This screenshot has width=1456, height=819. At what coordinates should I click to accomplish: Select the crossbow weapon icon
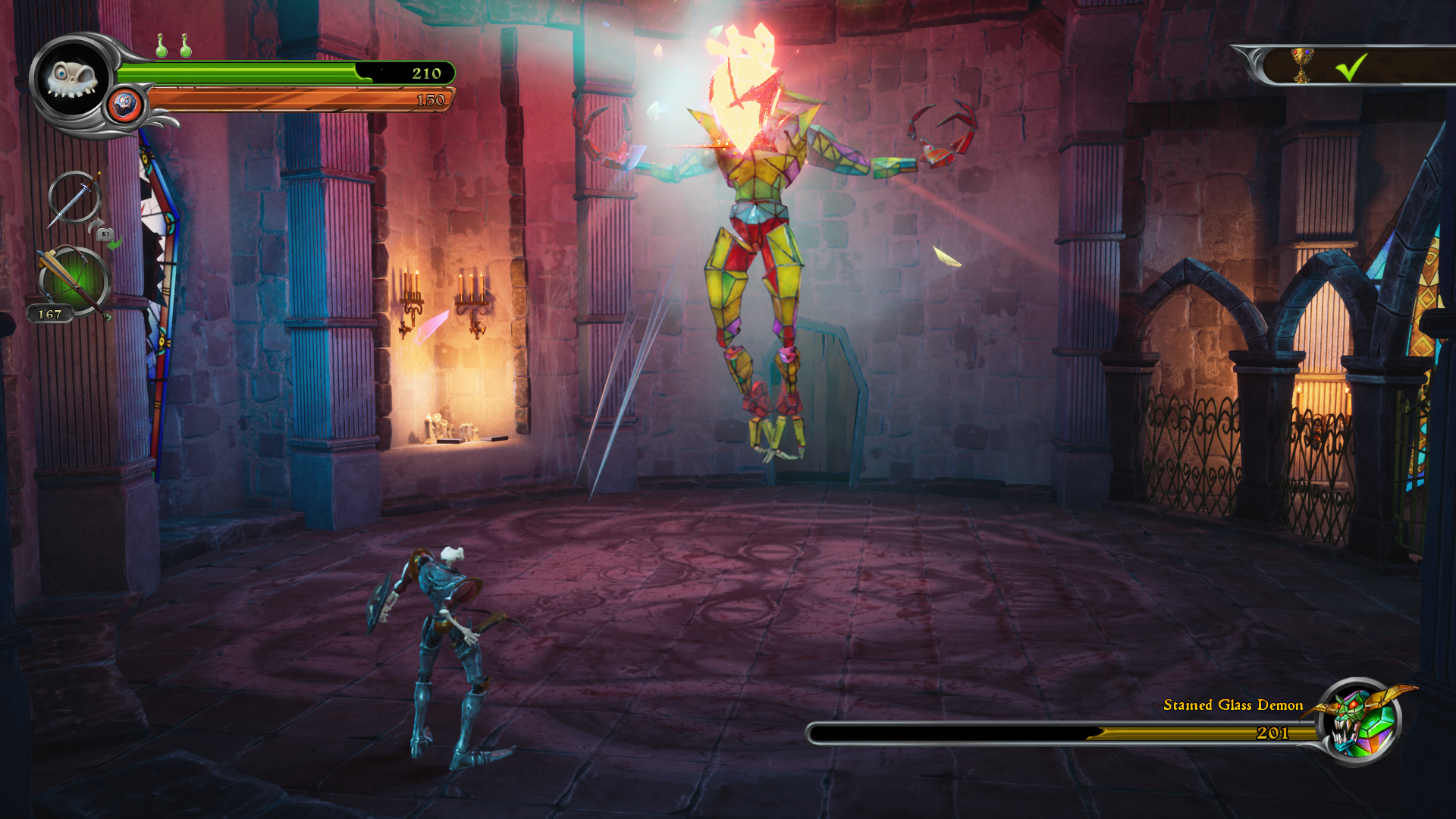click(x=72, y=282)
